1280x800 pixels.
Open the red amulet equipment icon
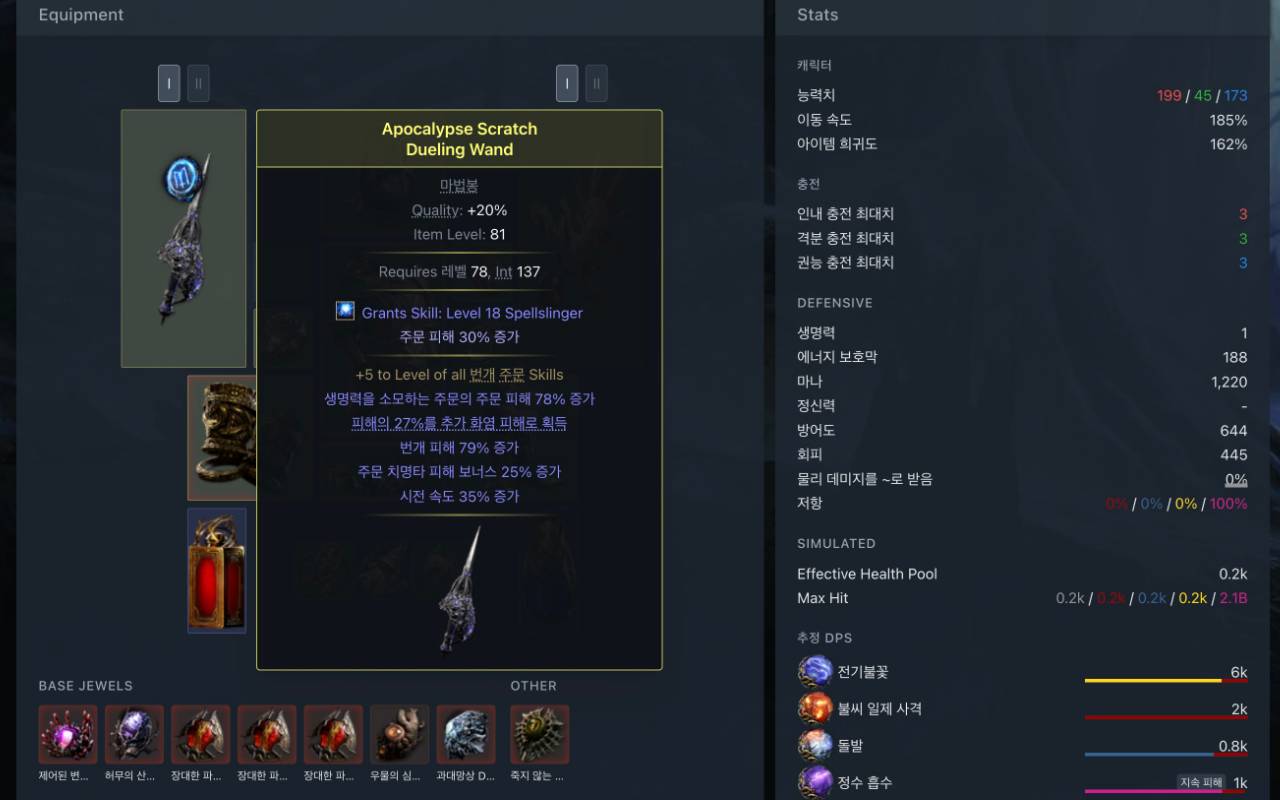pos(216,571)
